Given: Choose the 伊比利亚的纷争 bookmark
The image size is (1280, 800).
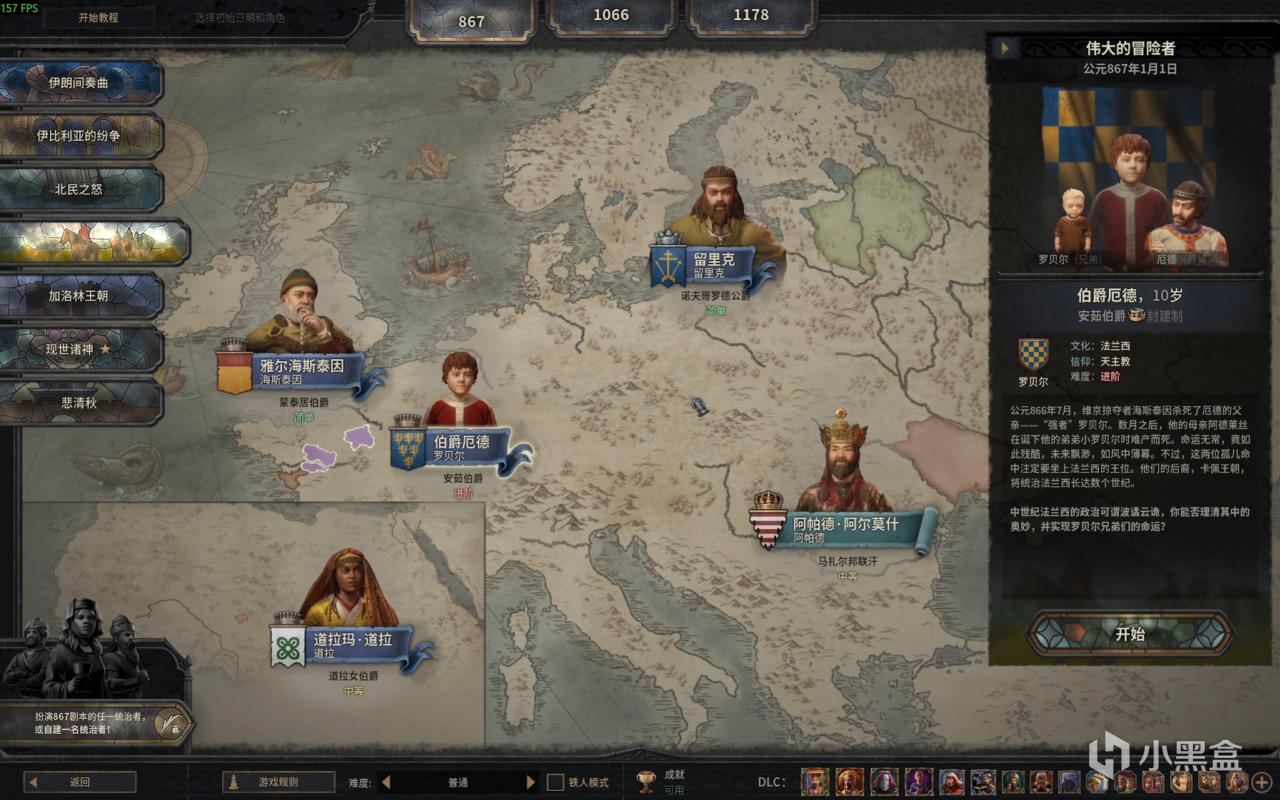Looking at the screenshot, I should [x=80, y=136].
